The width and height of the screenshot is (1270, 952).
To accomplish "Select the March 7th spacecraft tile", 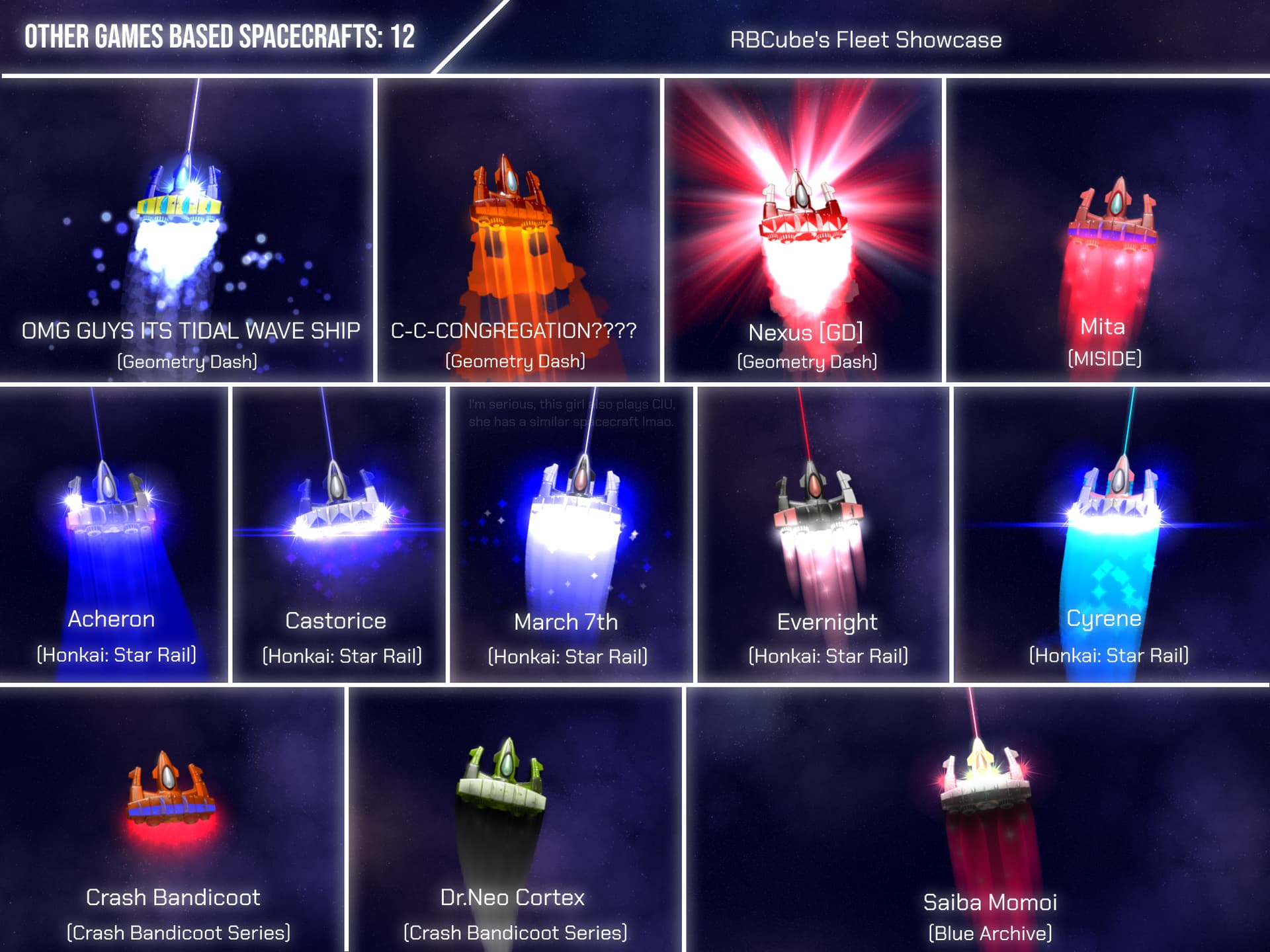I will [x=571, y=534].
